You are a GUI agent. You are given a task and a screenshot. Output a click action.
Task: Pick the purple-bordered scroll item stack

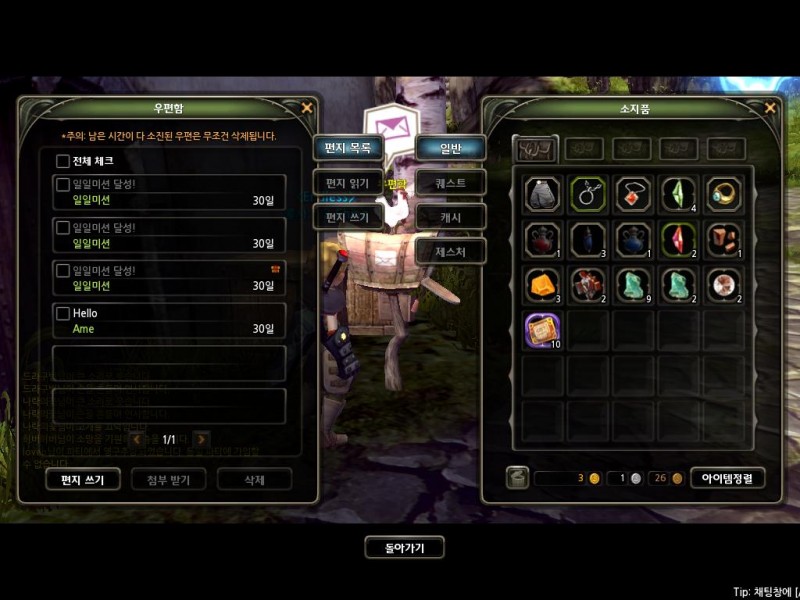tap(542, 328)
